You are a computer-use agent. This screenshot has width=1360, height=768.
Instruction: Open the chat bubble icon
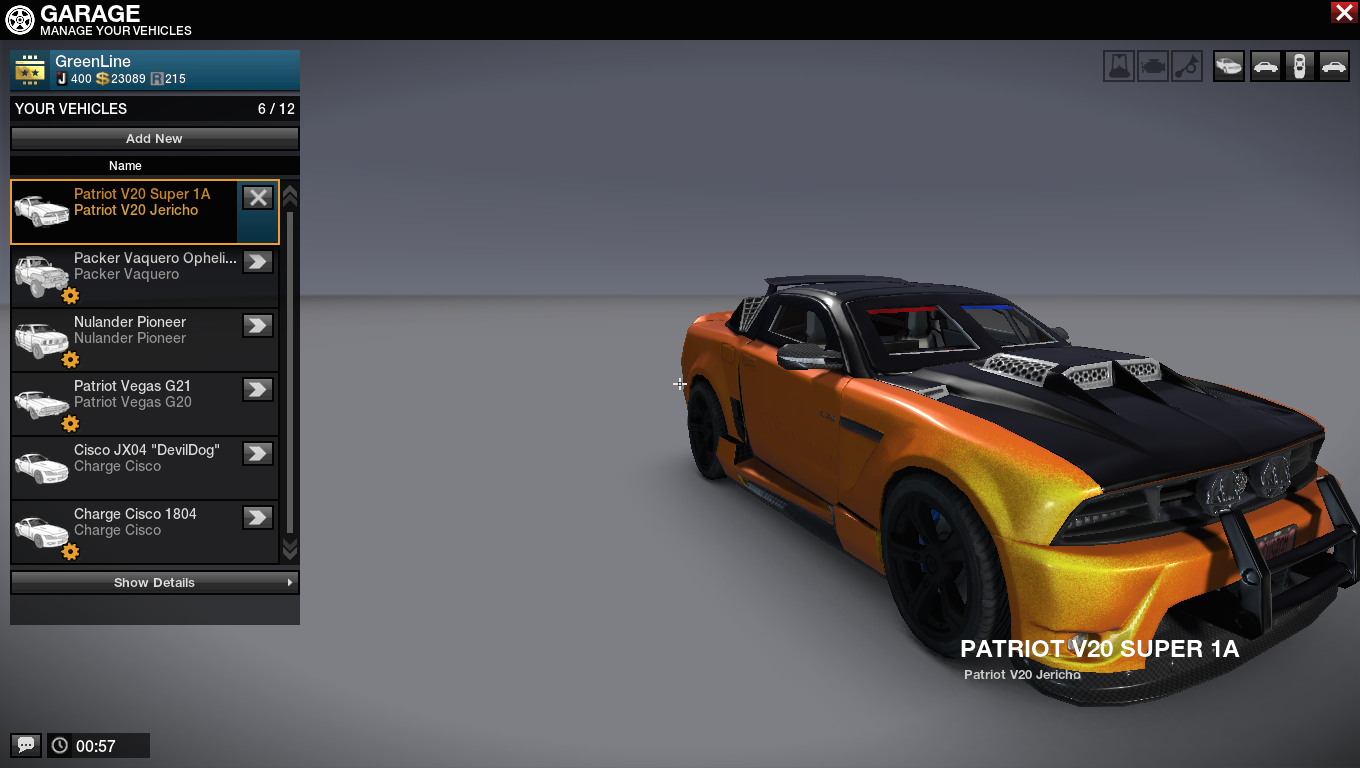click(26, 745)
